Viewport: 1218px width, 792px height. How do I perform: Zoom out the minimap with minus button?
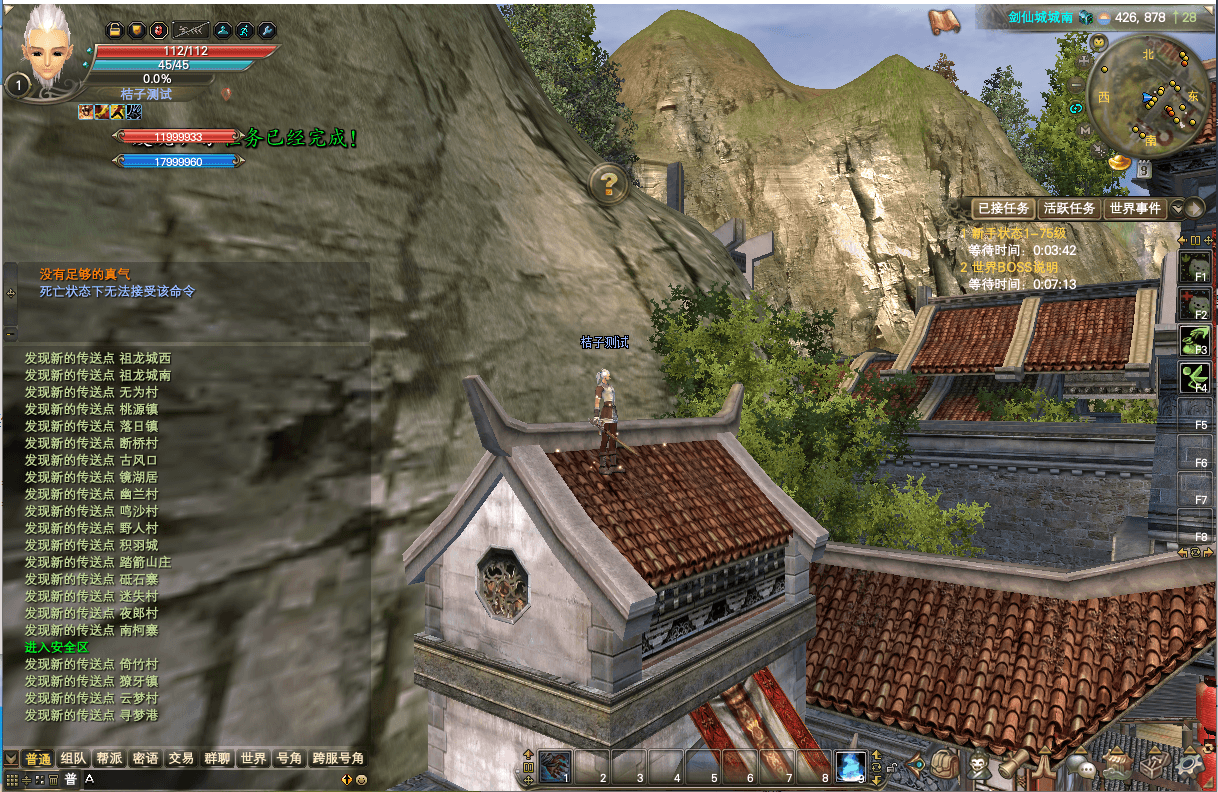point(1076,86)
